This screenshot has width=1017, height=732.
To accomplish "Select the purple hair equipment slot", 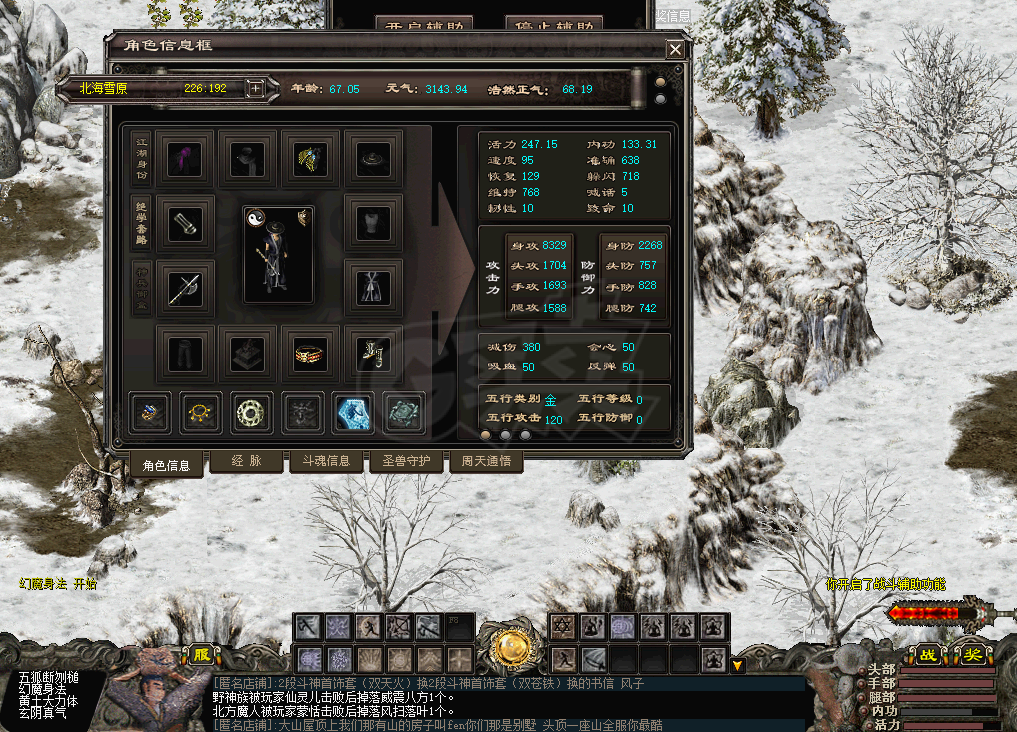I will (185, 158).
